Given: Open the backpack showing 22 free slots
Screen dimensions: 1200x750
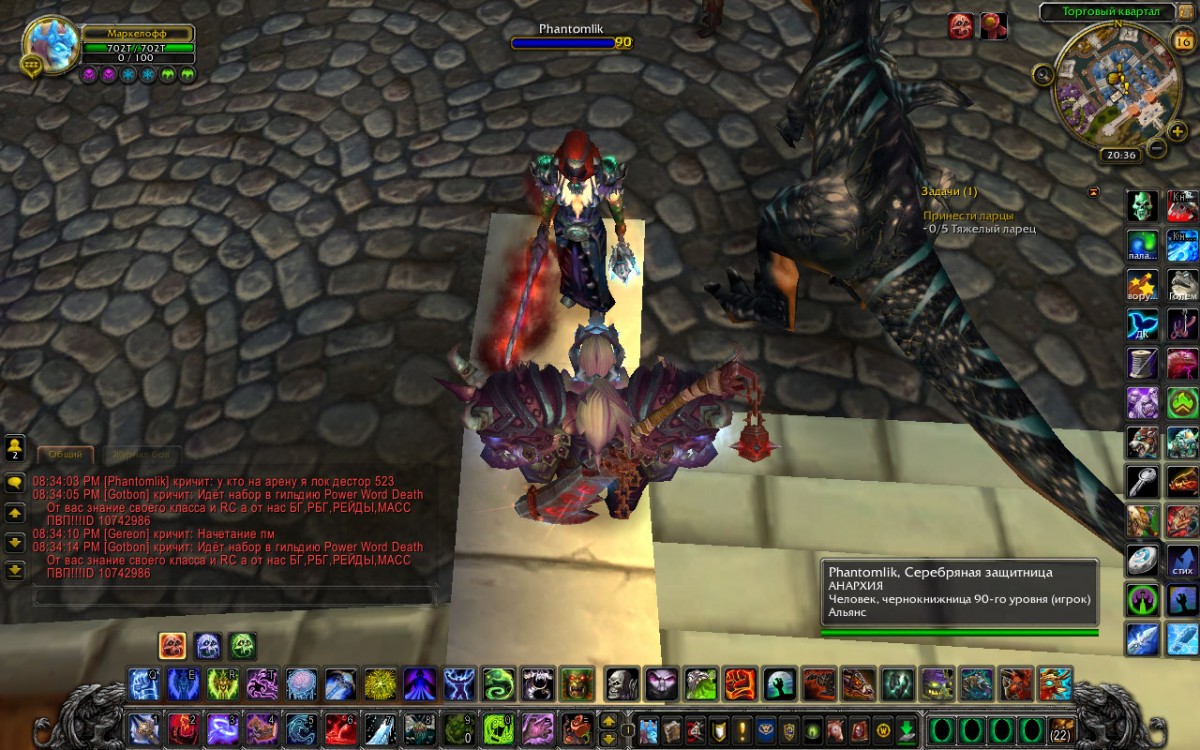Looking at the screenshot, I should click(x=1060, y=728).
